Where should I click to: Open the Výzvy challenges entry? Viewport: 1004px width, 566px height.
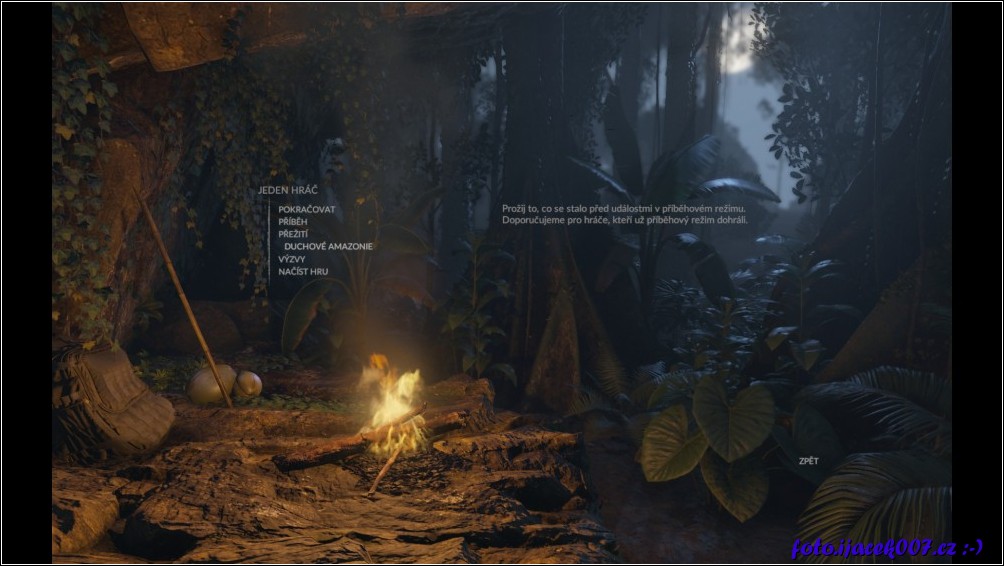tap(292, 259)
